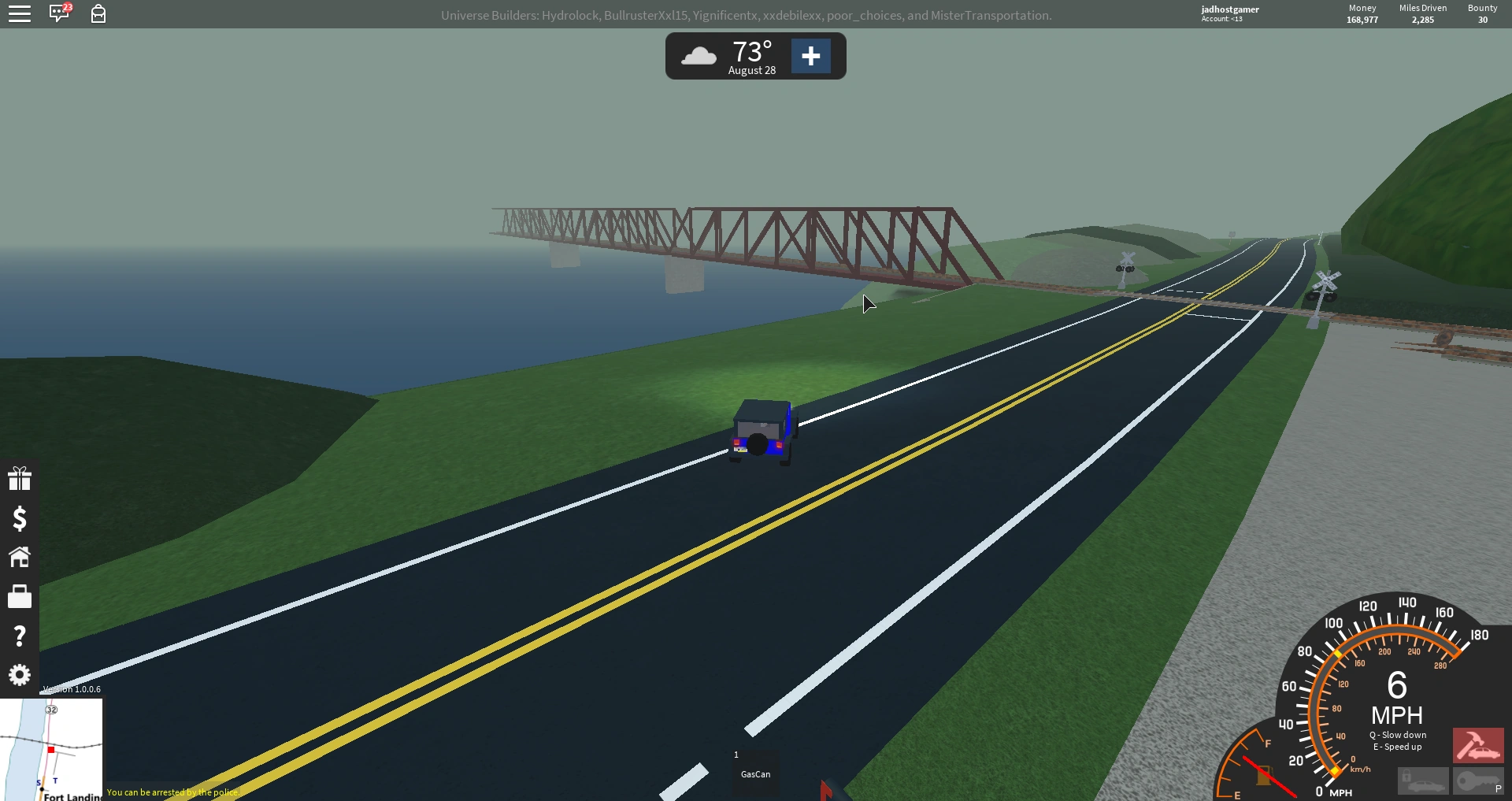Open the chat with 23 unread messages

(x=59, y=13)
